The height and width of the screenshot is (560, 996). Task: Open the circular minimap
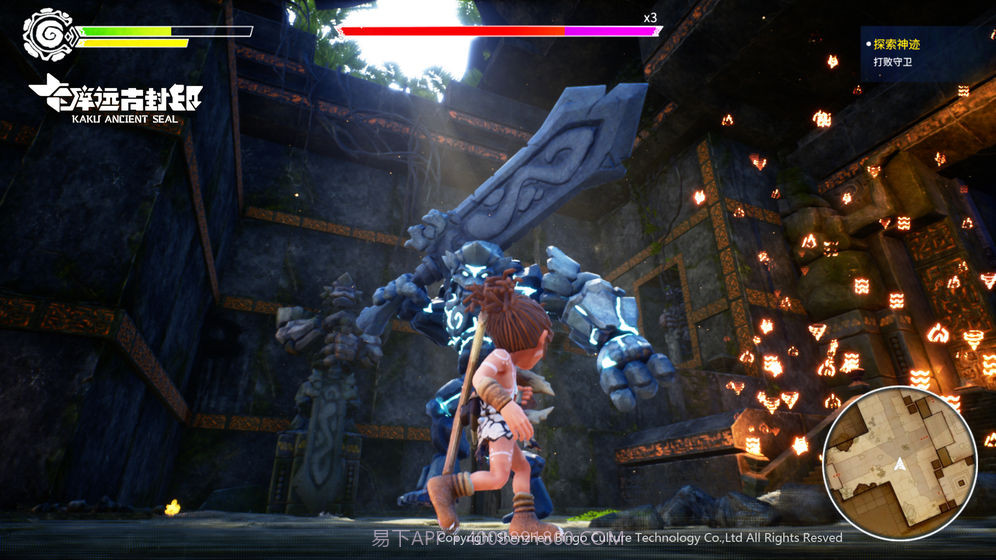tap(899, 463)
